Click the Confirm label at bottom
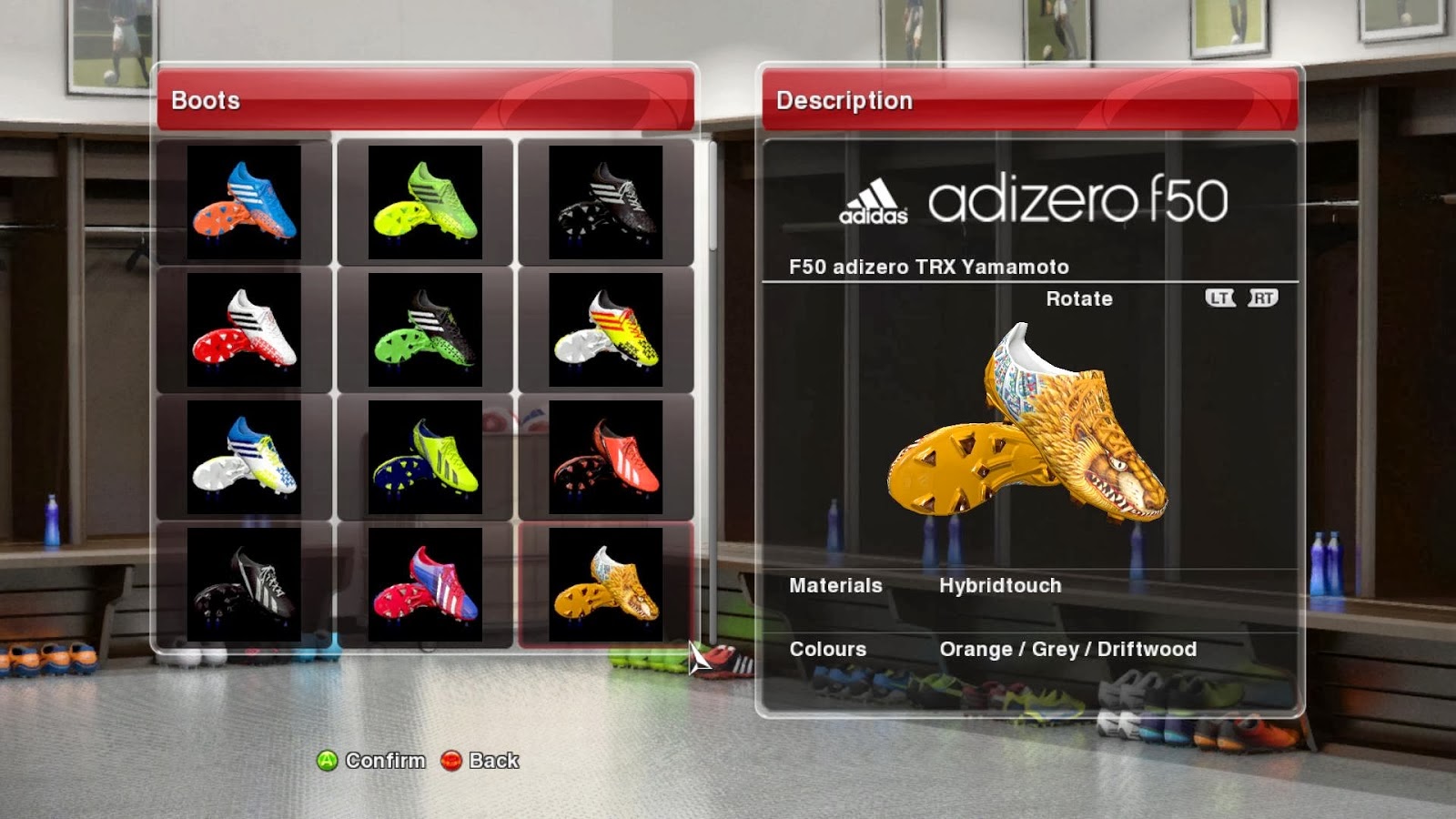The height and width of the screenshot is (819, 1456). click(384, 761)
